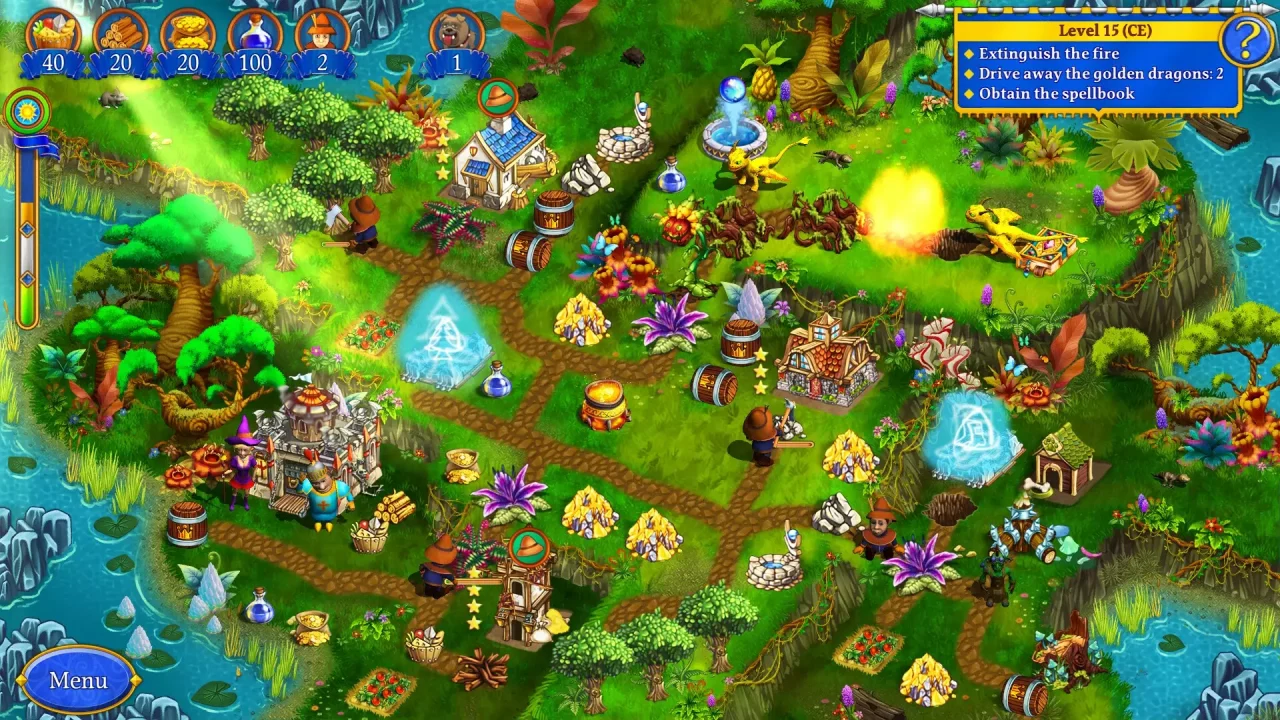Click the level progress slider marker
The image size is (1280, 720).
point(28,230)
